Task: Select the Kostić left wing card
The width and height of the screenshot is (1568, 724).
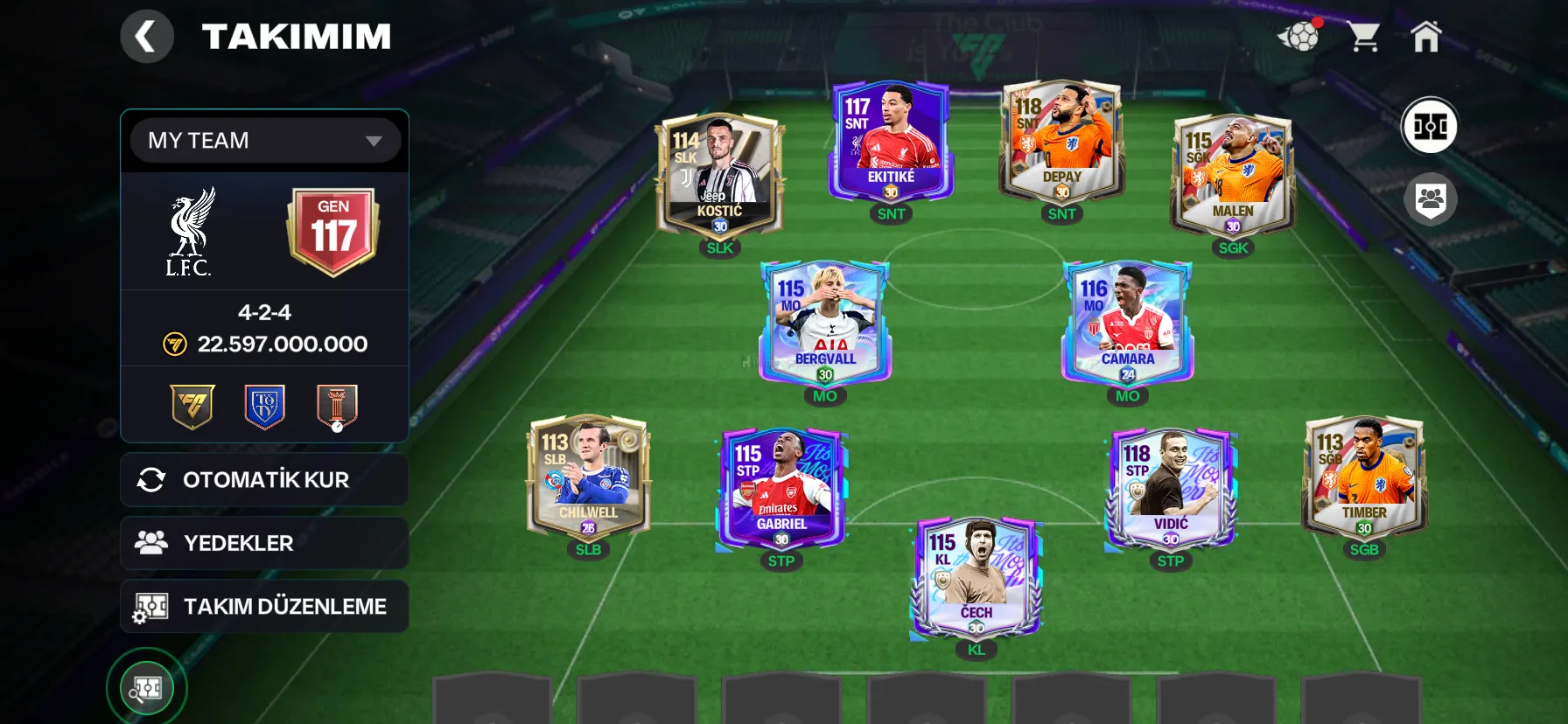Action: (x=719, y=175)
